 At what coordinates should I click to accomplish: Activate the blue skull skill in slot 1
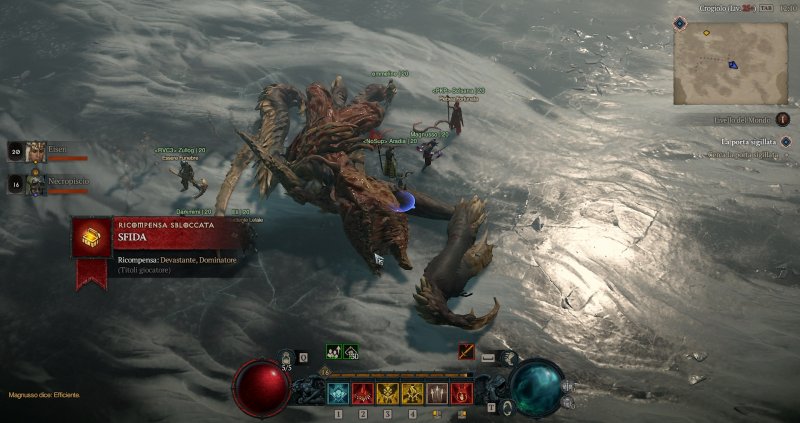coord(338,393)
